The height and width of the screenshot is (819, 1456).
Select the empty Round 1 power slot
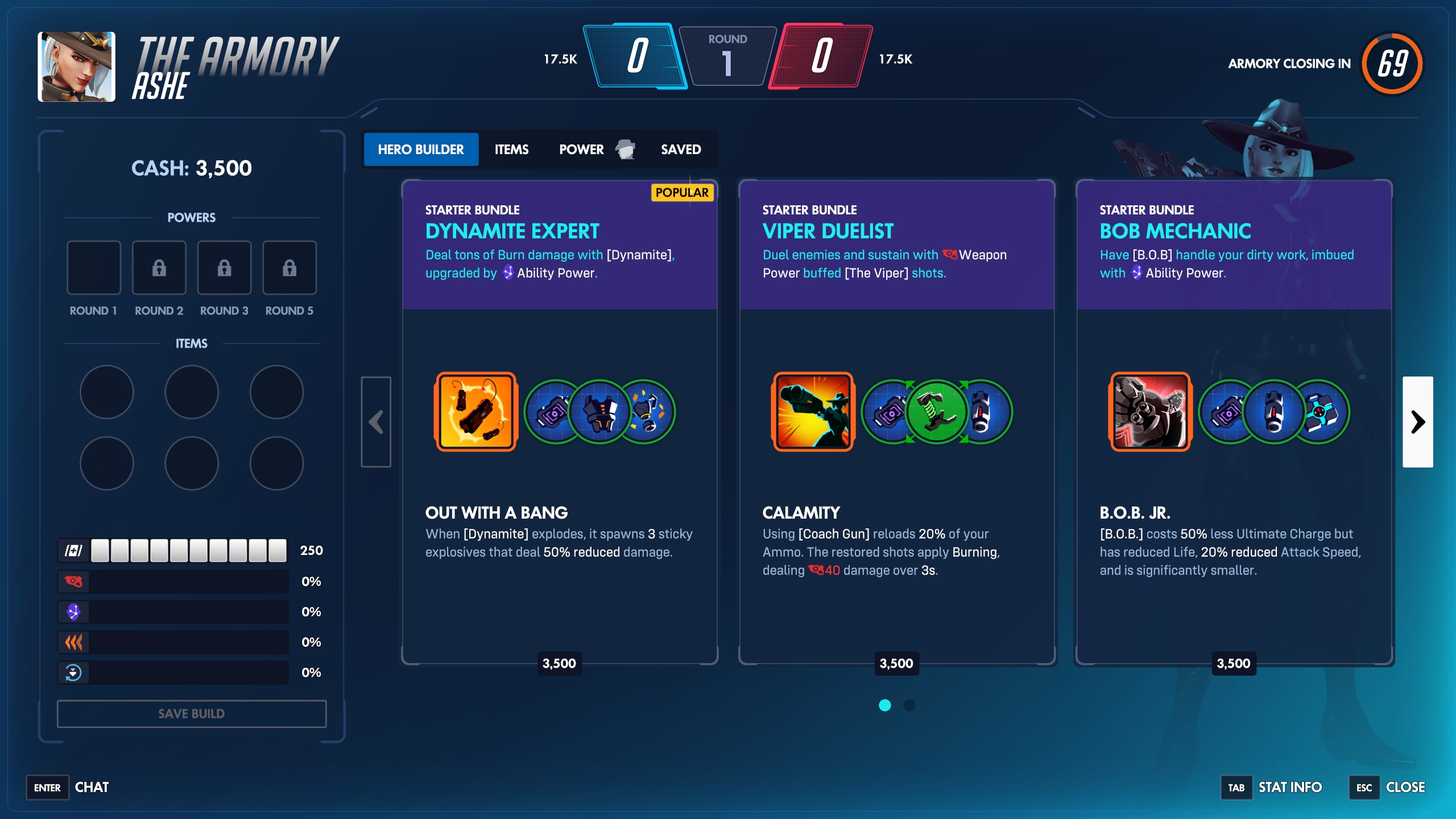click(94, 267)
